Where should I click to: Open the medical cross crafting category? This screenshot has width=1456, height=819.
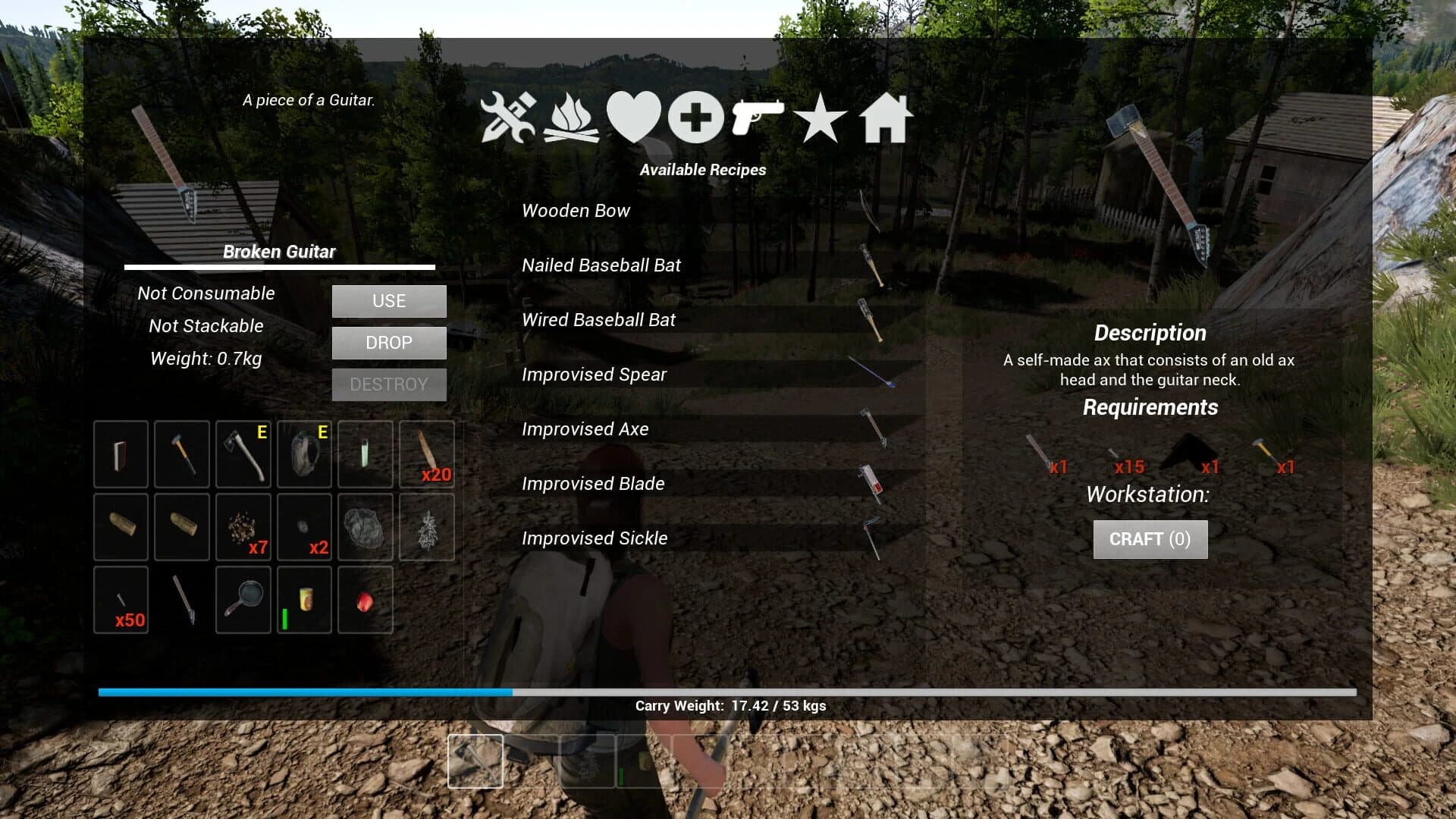[695, 119]
